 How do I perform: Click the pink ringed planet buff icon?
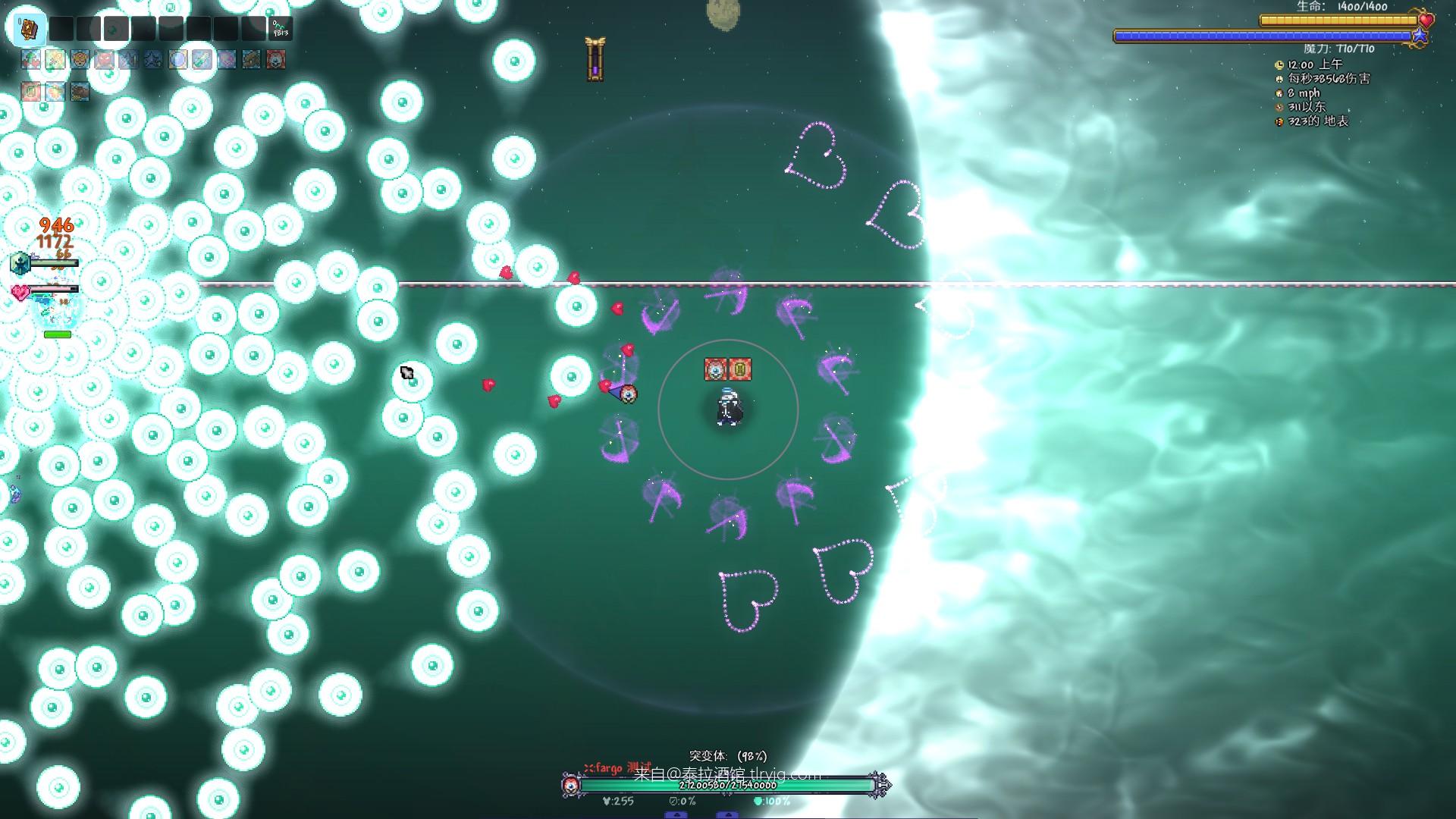coord(227,59)
